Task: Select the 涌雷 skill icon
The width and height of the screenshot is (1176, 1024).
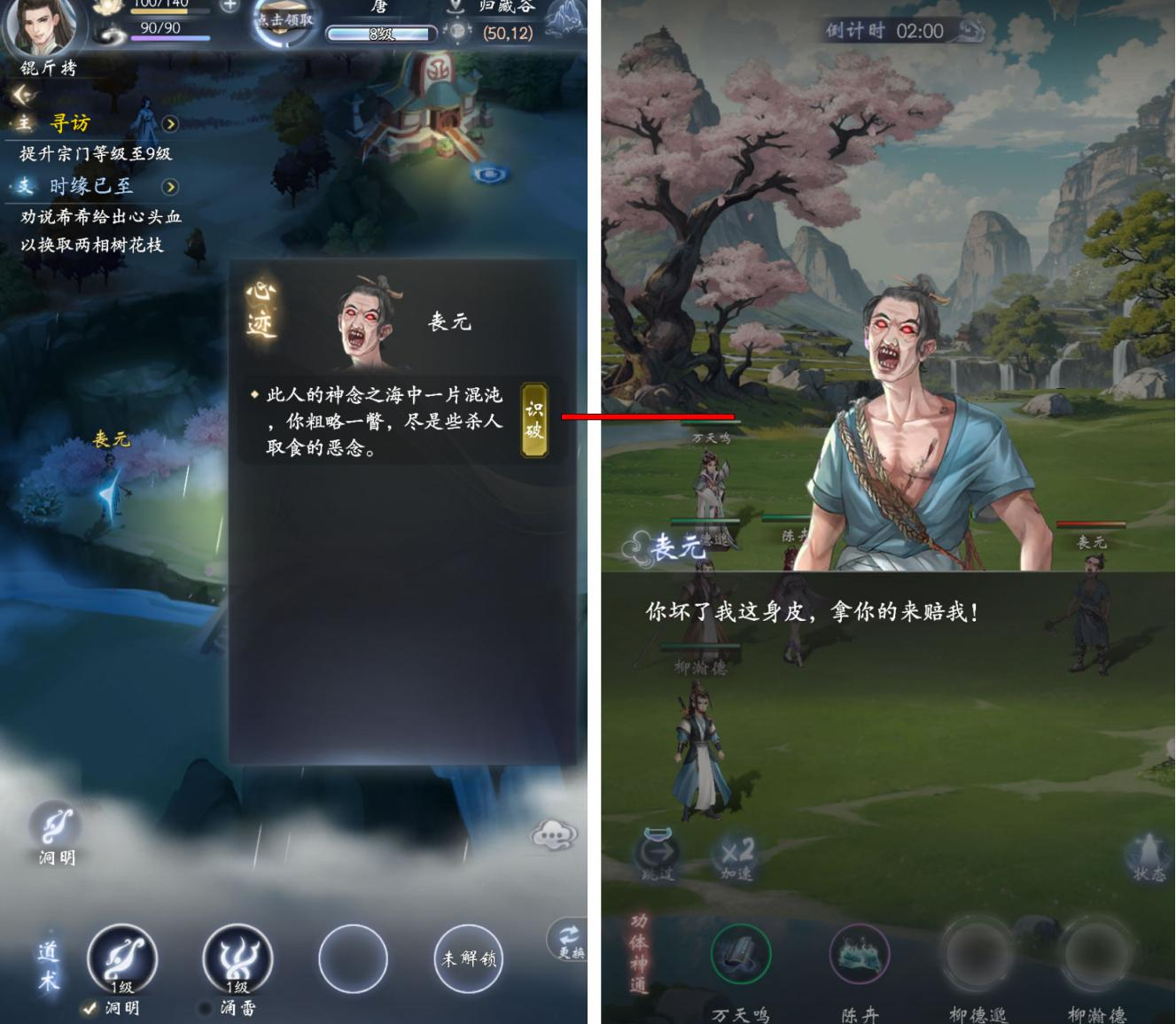Action: click(237, 958)
